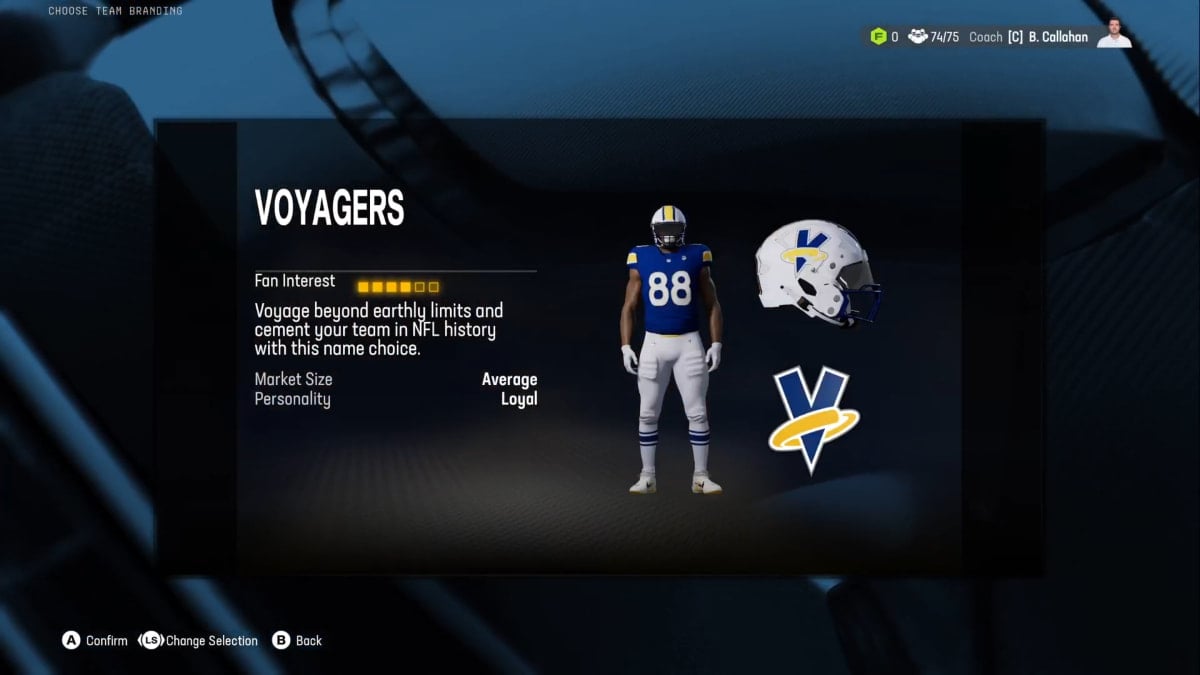Select the Voyagers team name heading

coord(329,209)
